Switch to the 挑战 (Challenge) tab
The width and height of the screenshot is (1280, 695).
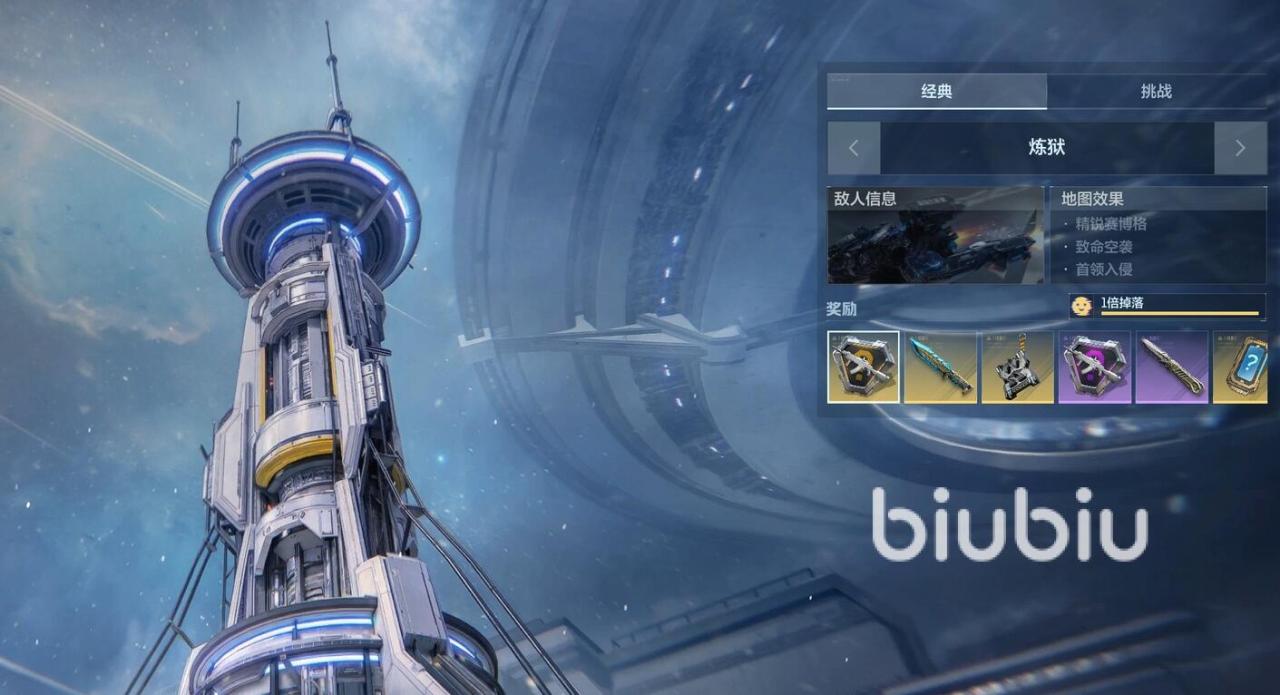click(1156, 91)
